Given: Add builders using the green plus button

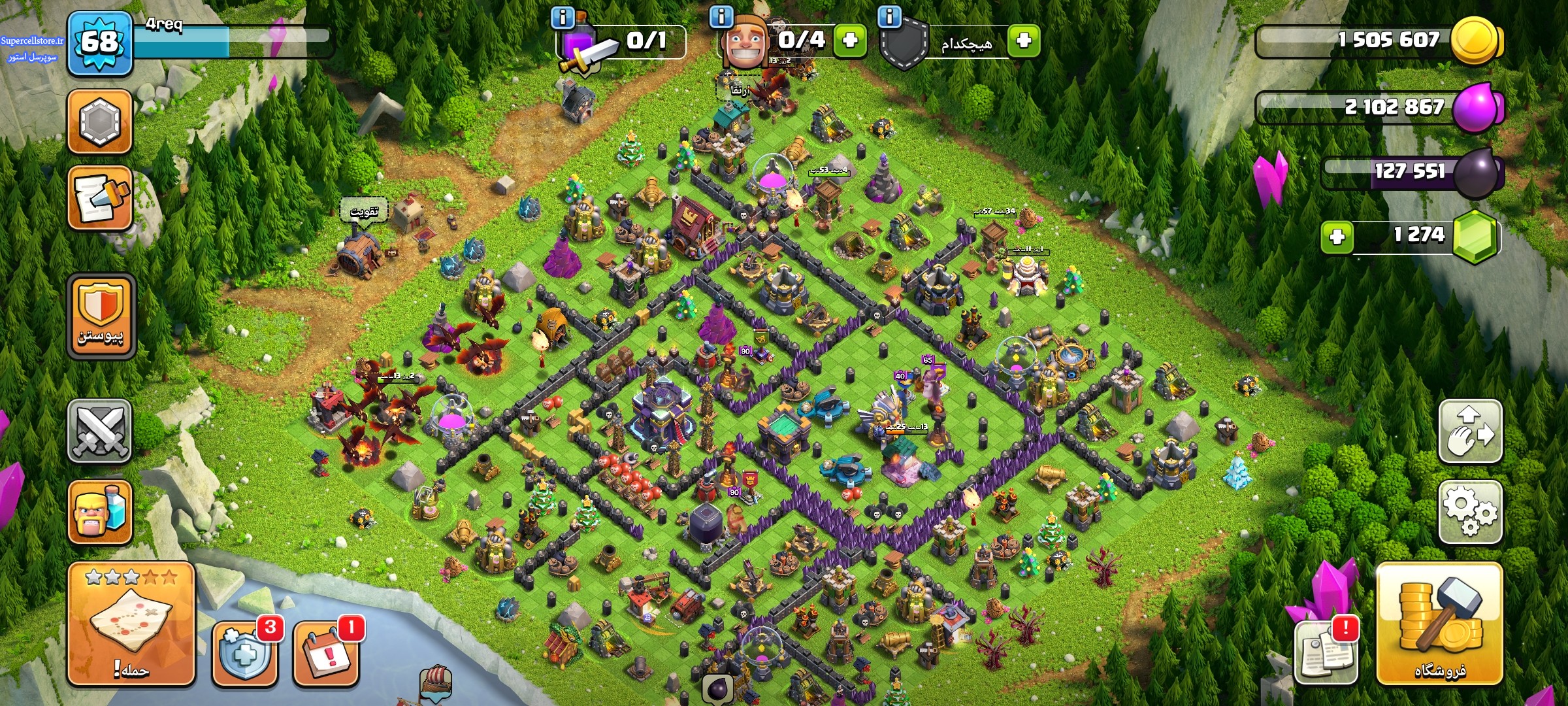Looking at the screenshot, I should [x=850, y=41].
